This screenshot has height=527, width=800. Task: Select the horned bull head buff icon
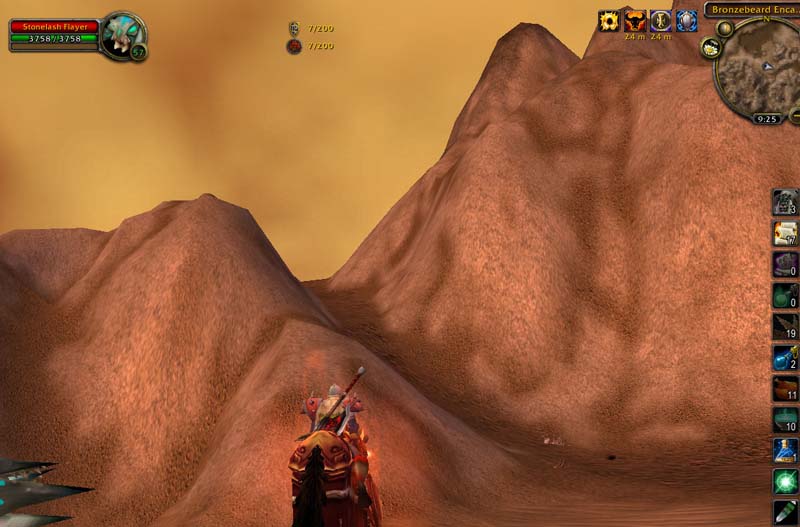click(635, 20)
